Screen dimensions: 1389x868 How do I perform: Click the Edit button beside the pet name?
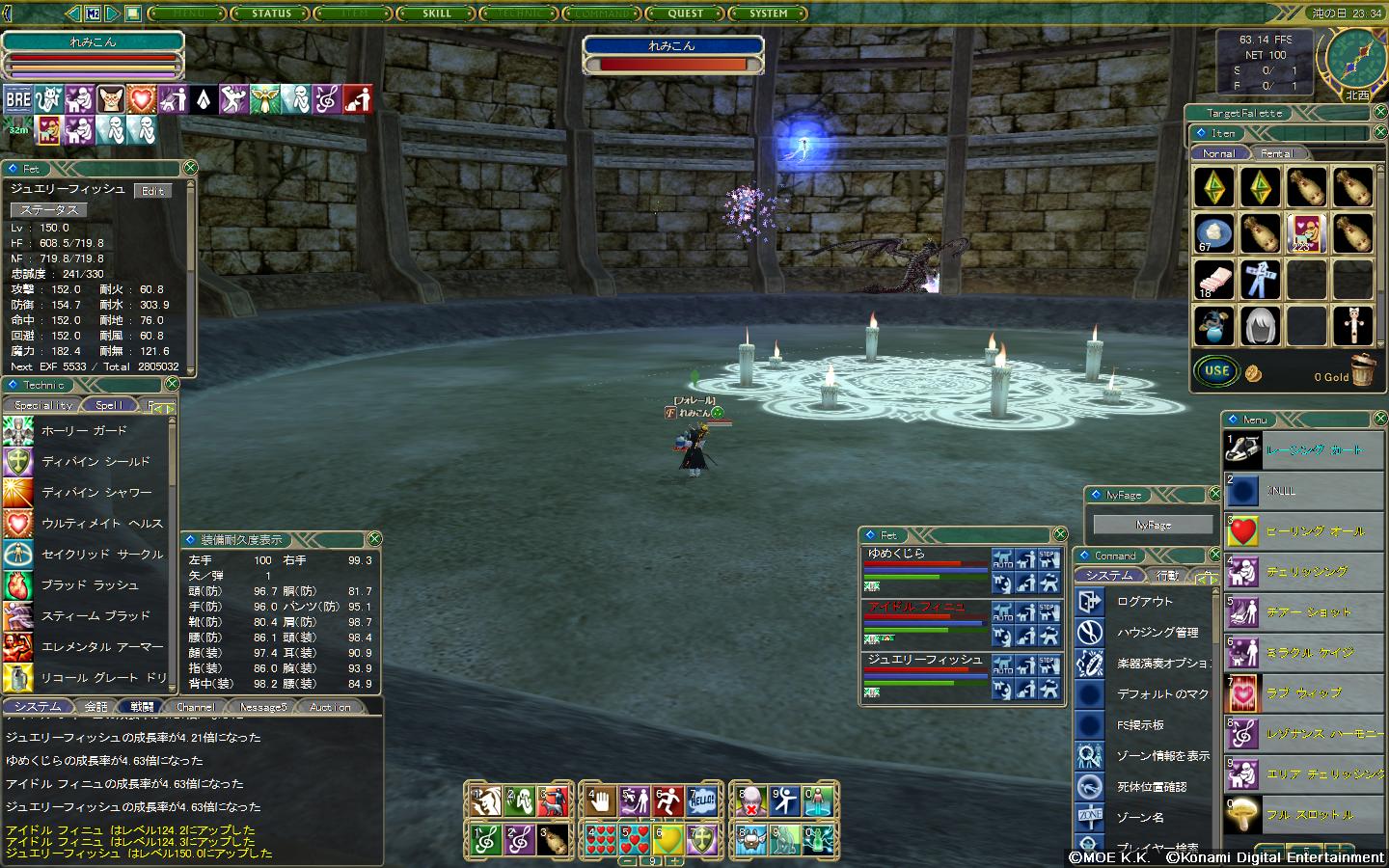coord(152,191)
